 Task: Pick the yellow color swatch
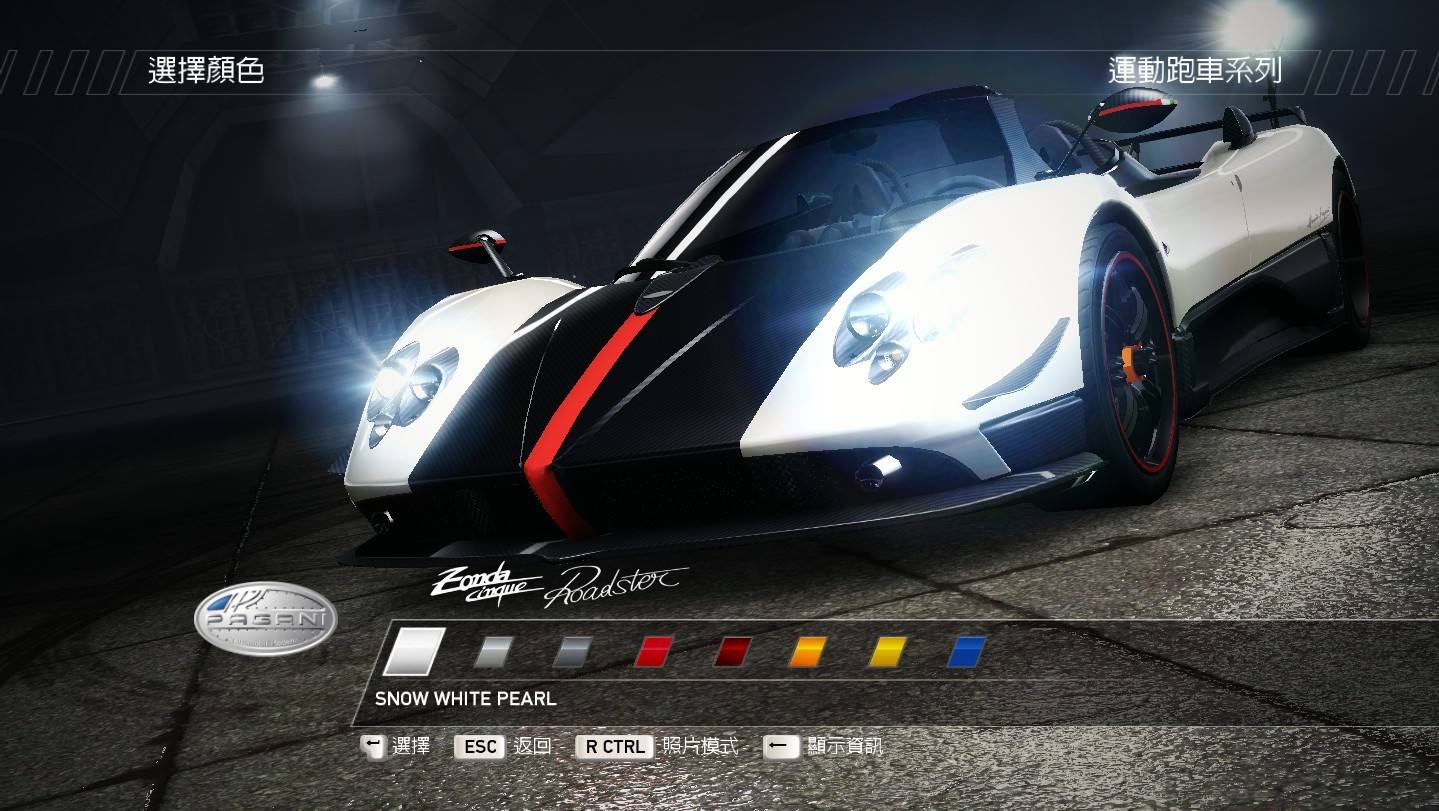[887, 652]
